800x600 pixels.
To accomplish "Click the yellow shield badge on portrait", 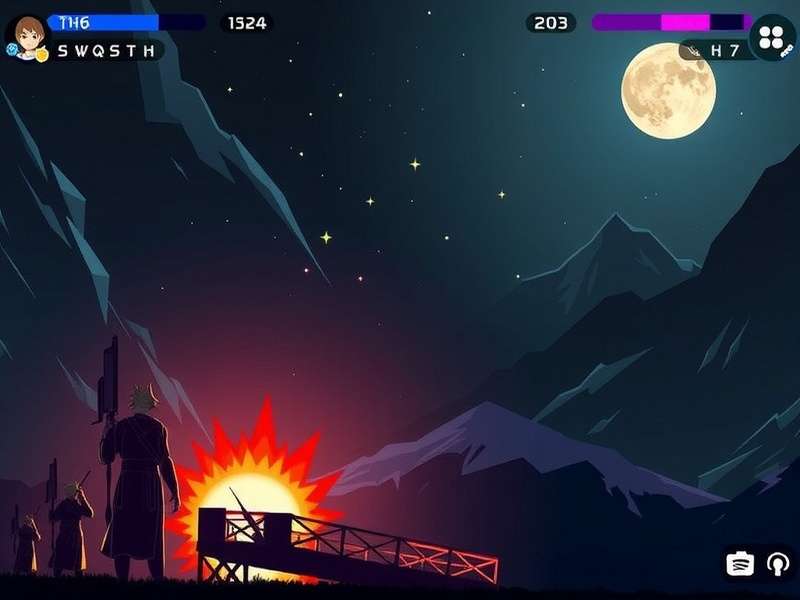I will coord(42,55).
